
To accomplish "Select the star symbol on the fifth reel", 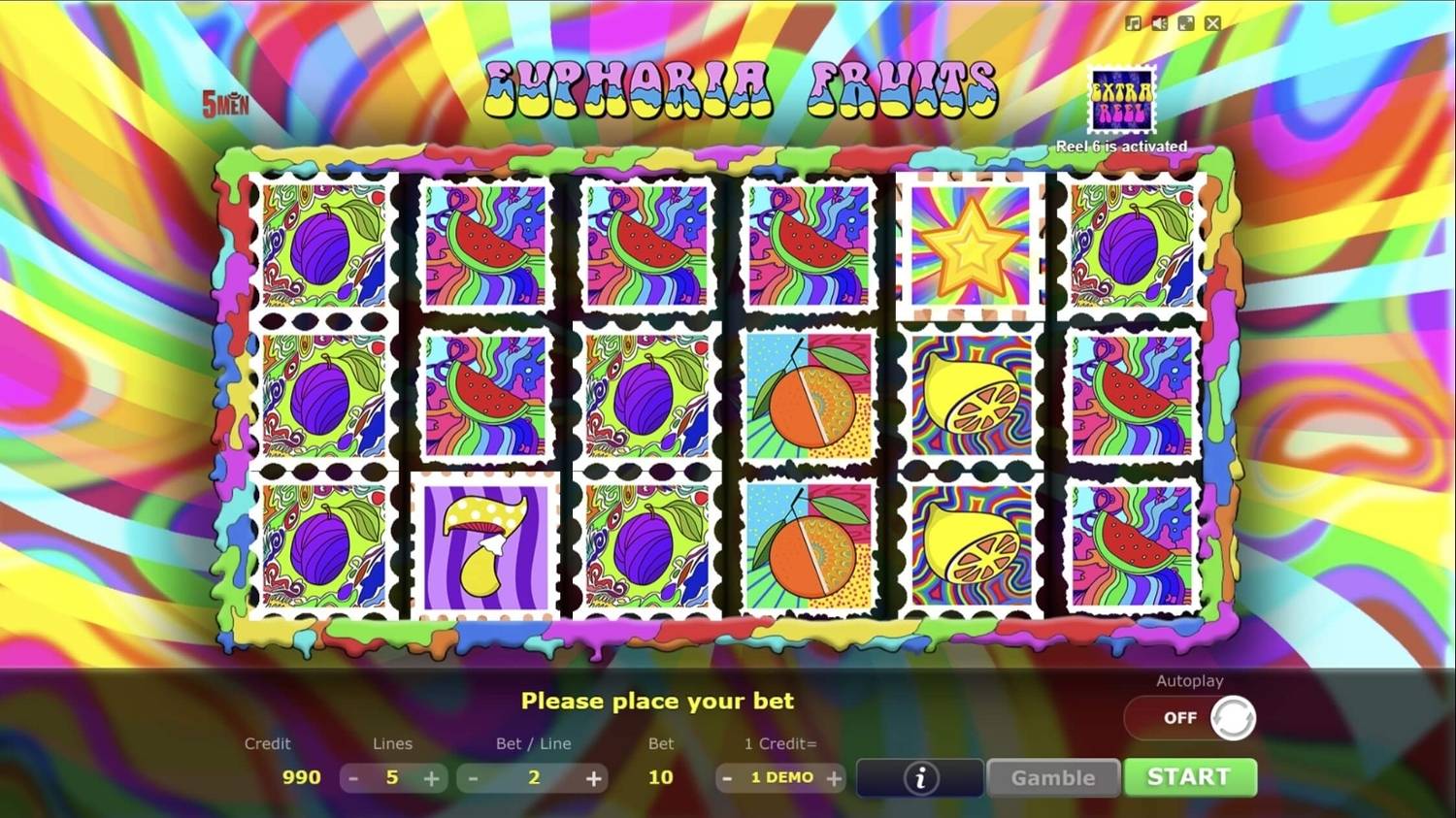I will 971,245.
